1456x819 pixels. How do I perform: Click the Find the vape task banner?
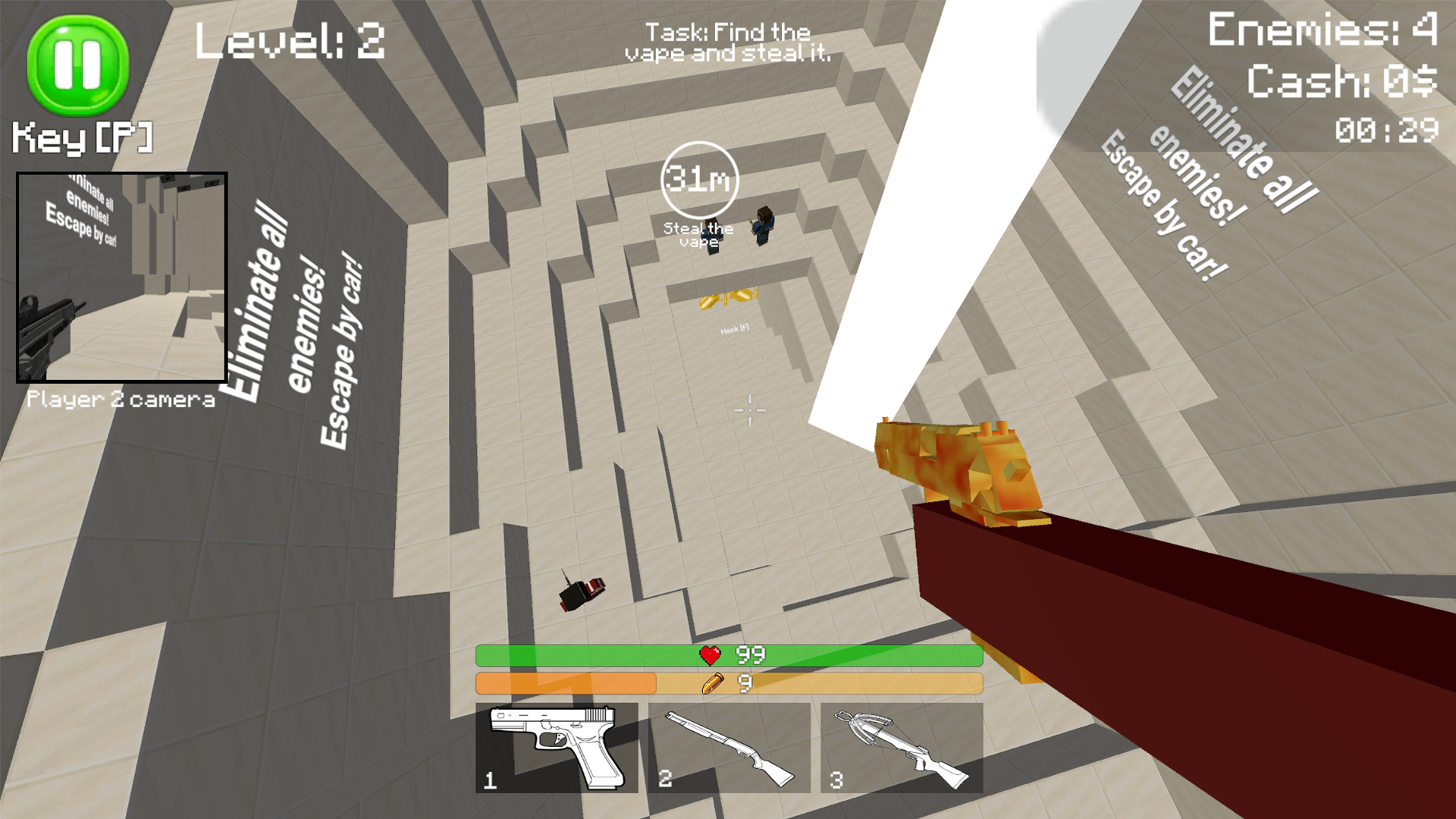pos(726,42)
